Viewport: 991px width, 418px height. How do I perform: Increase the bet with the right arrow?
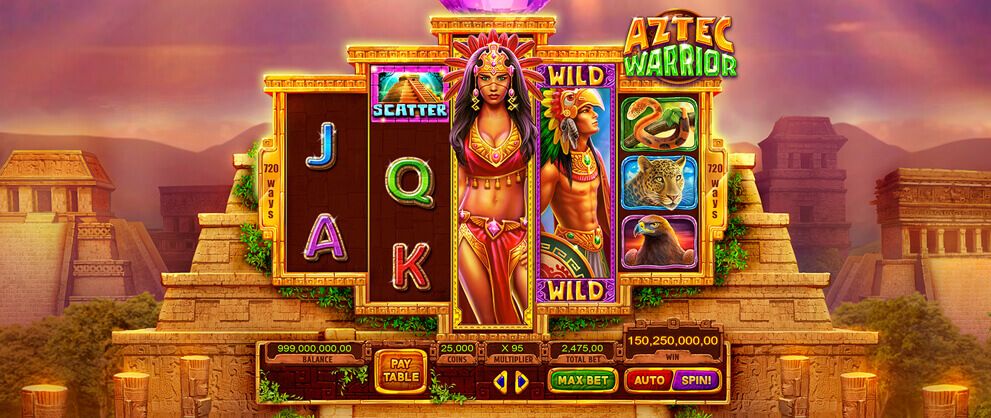521,381
